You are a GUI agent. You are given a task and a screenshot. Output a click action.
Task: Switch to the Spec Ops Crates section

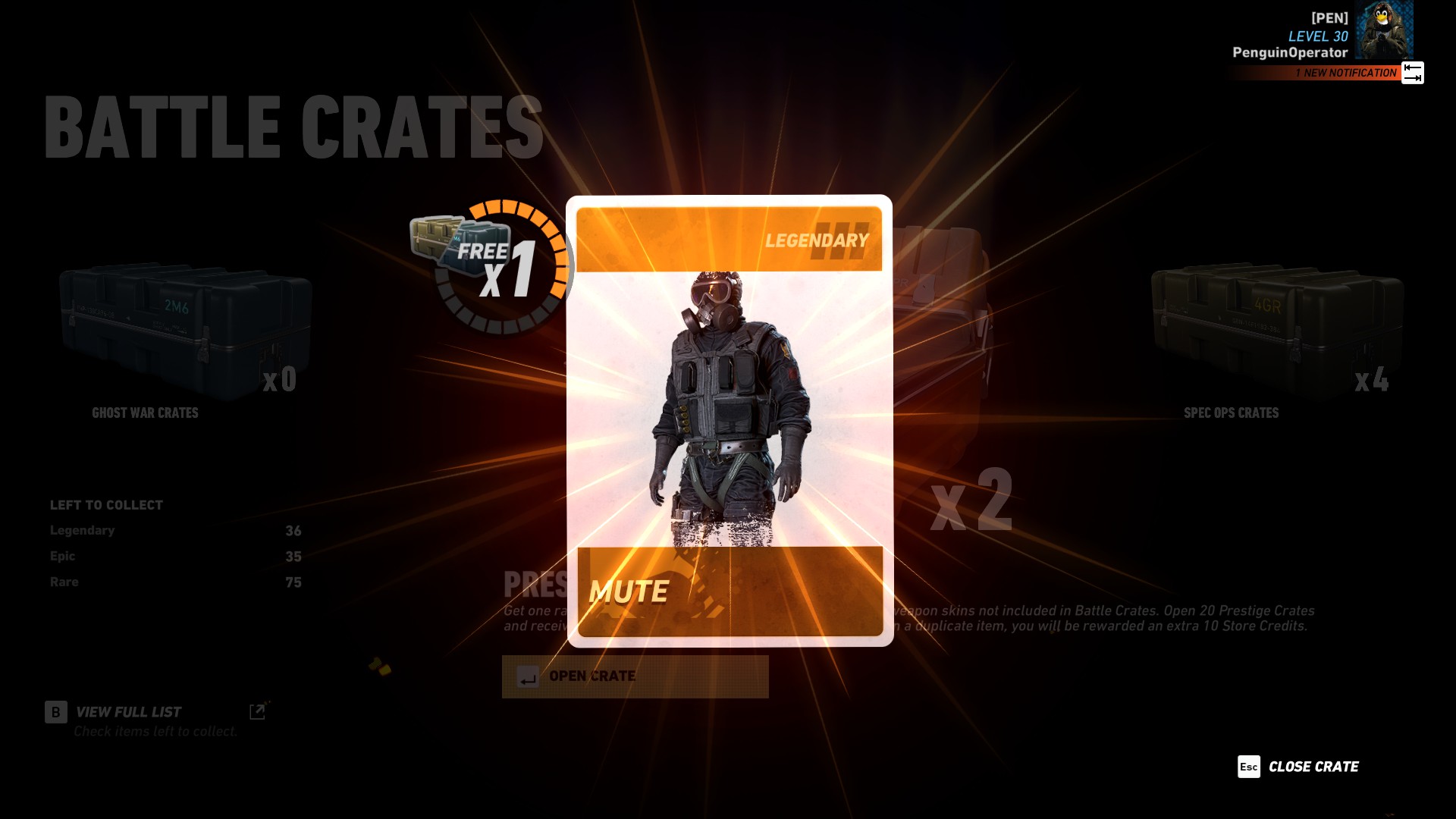coord(1231,413)
